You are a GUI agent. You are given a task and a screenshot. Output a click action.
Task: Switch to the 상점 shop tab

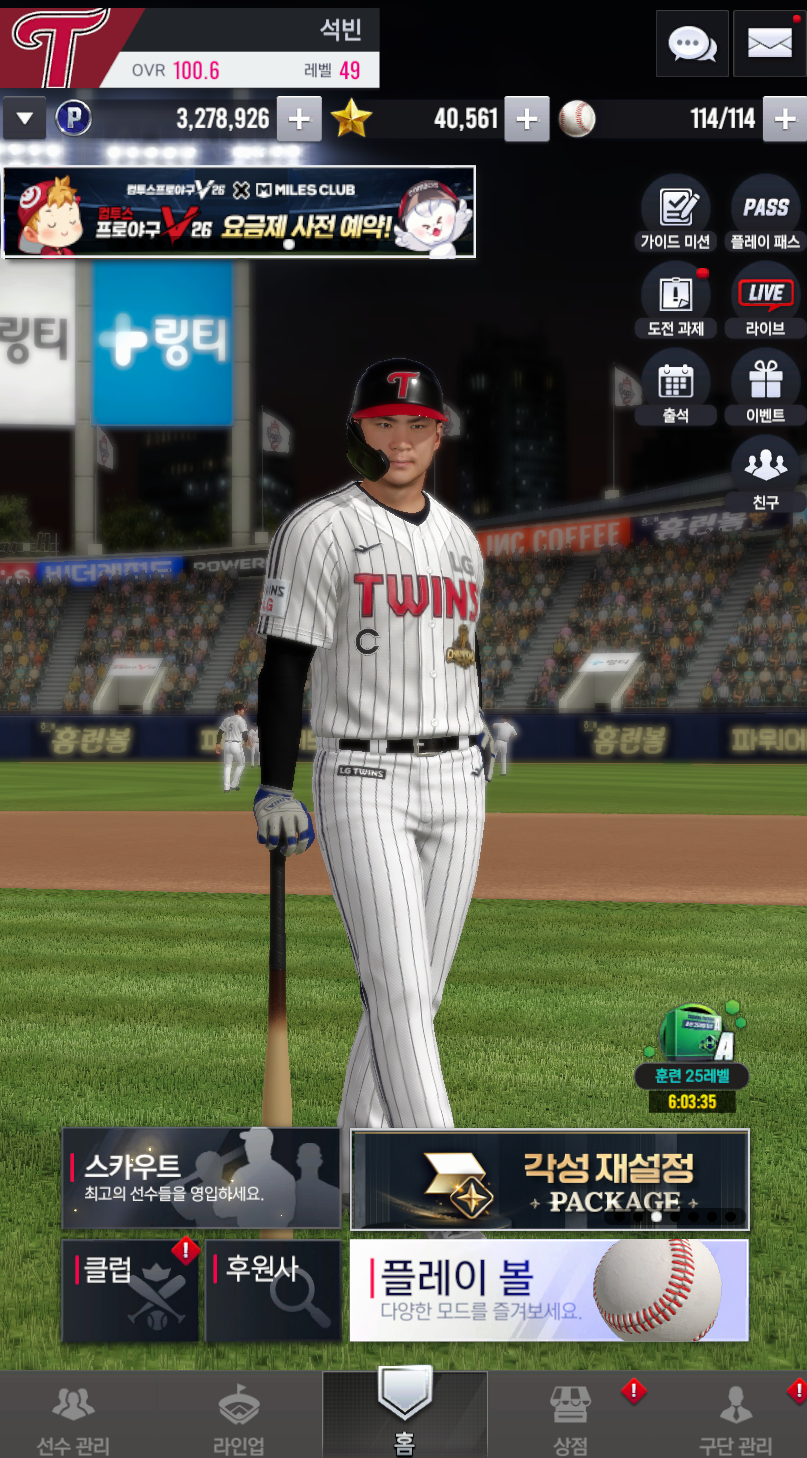(x=571, y=1417)
